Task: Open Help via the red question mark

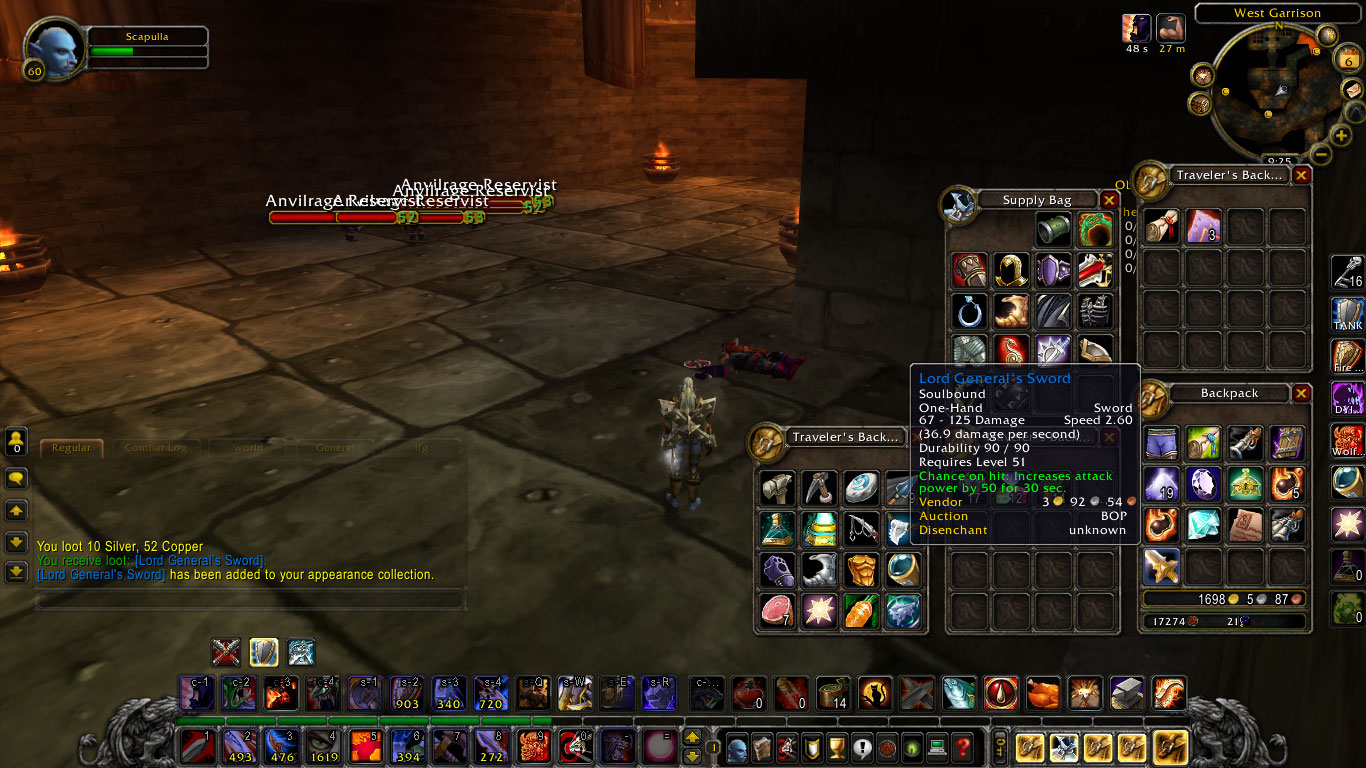Action: click(x=963, y=747)
